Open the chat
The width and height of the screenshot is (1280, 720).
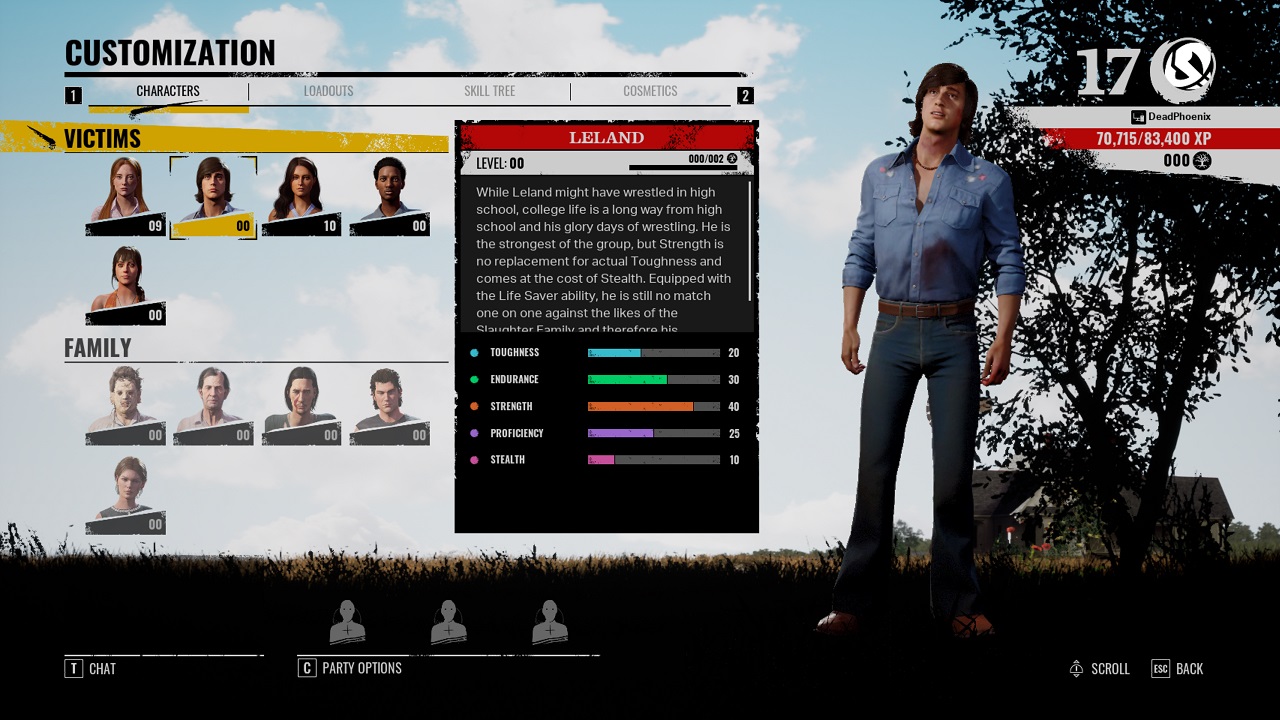pos(90,668)
